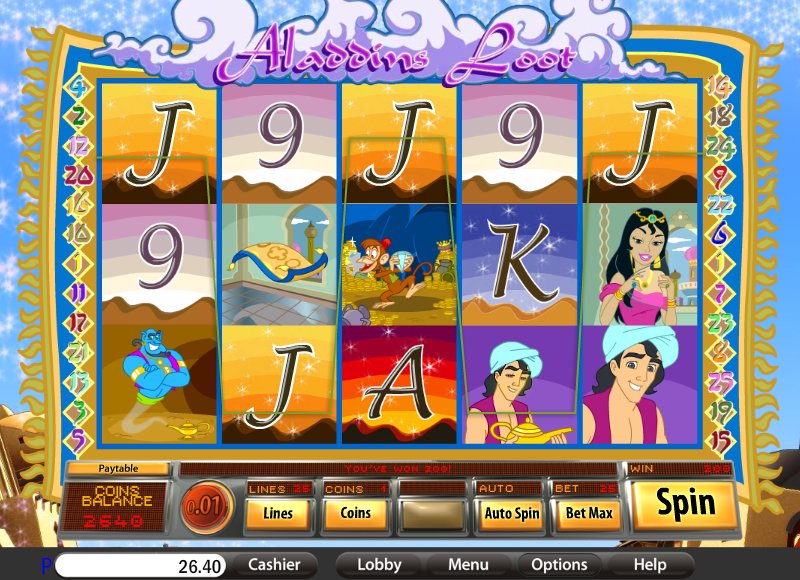The image size is (800, 580).
Task: Adjust the number of Lines
Action: pos(278,513)
